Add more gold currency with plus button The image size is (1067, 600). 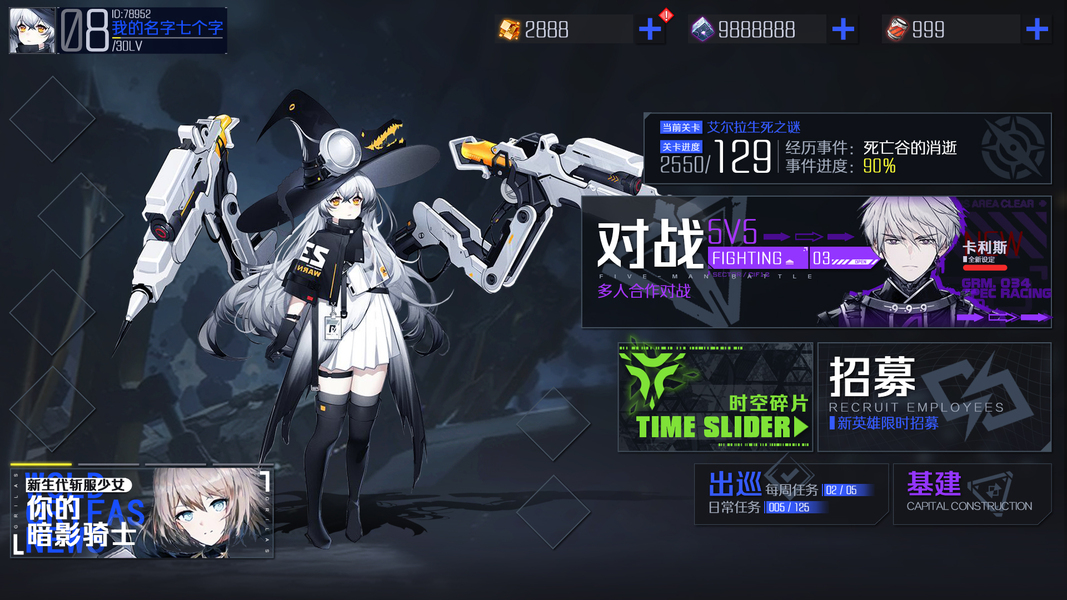click(650, 30)
